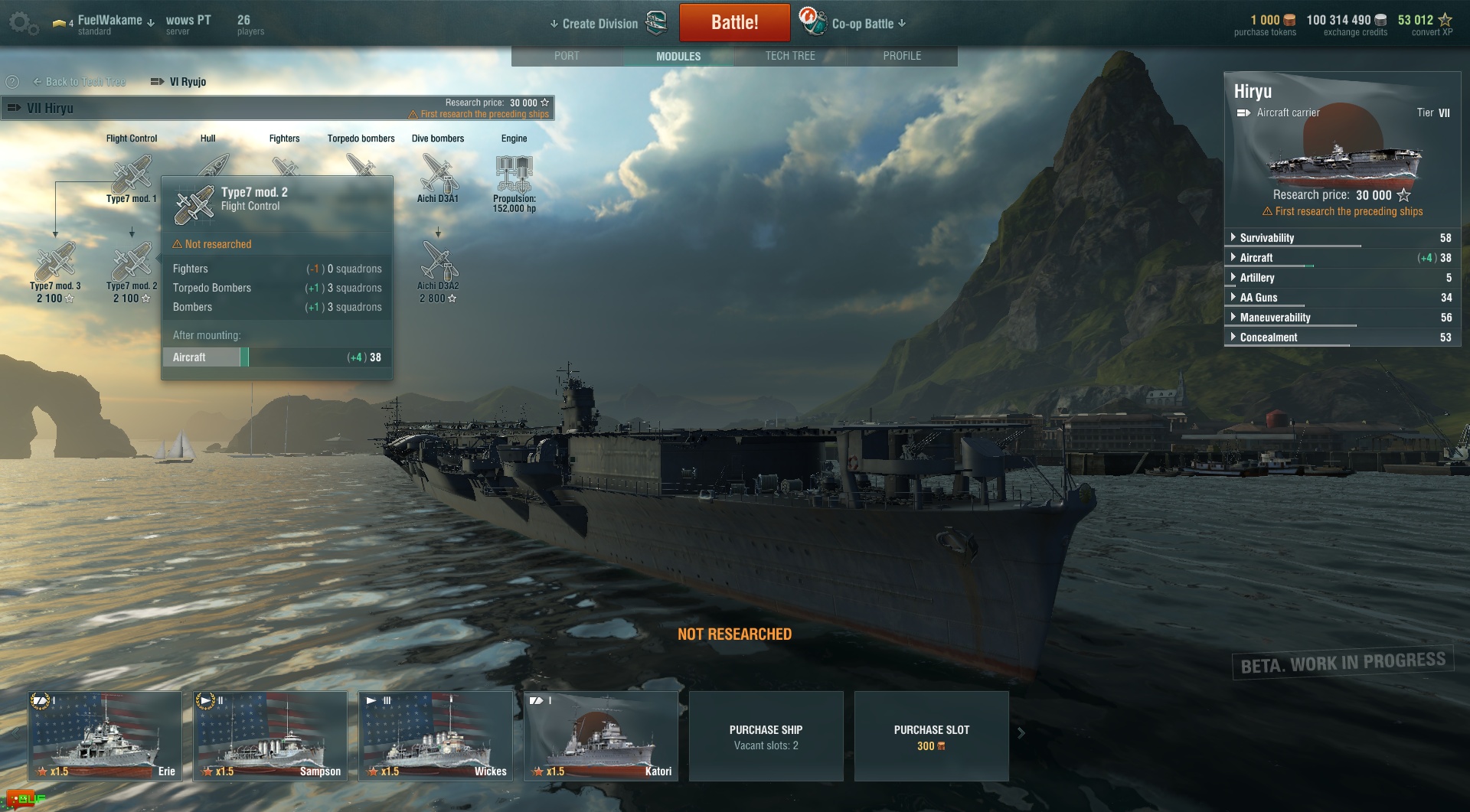
Task: Expand the Concealment stats row
Action: (1269, 338)
